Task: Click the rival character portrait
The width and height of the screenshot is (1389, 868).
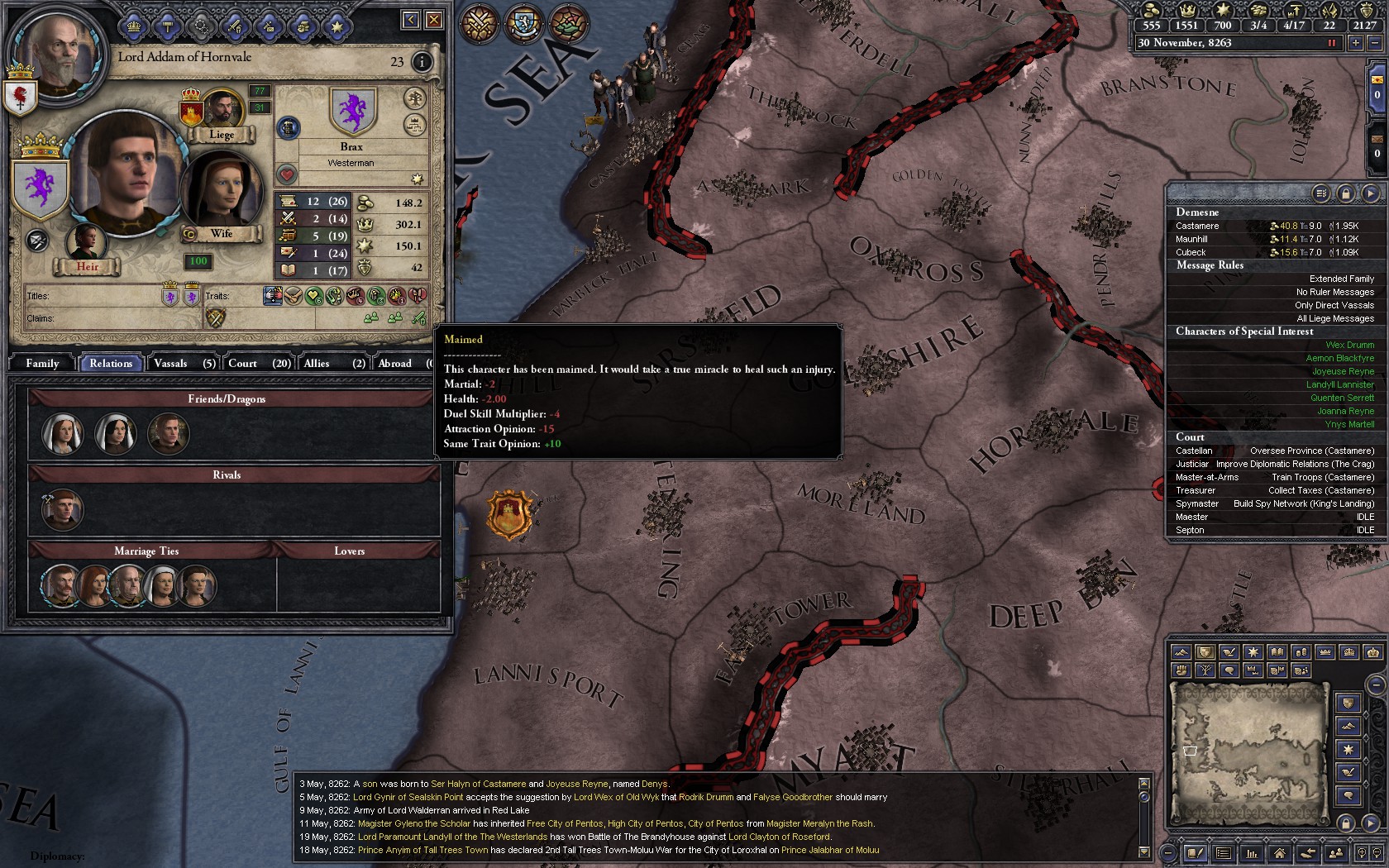Action: pos(62,509)
